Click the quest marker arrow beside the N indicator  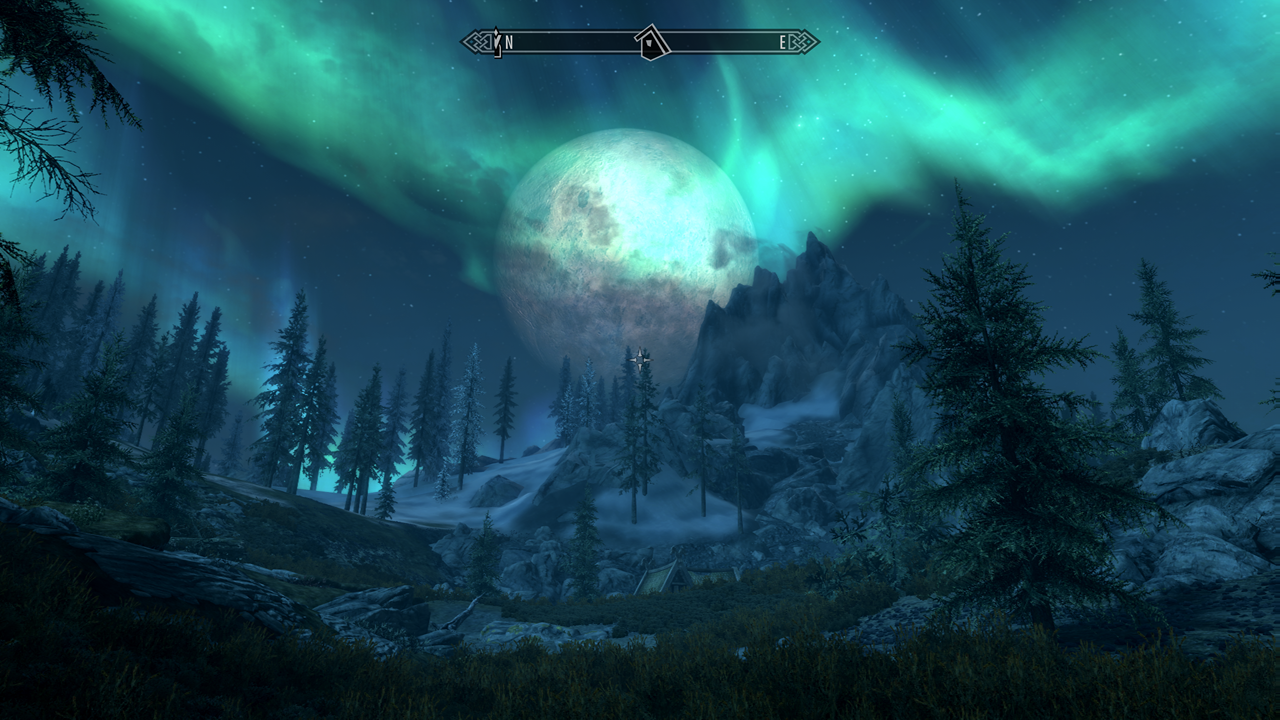495,42
